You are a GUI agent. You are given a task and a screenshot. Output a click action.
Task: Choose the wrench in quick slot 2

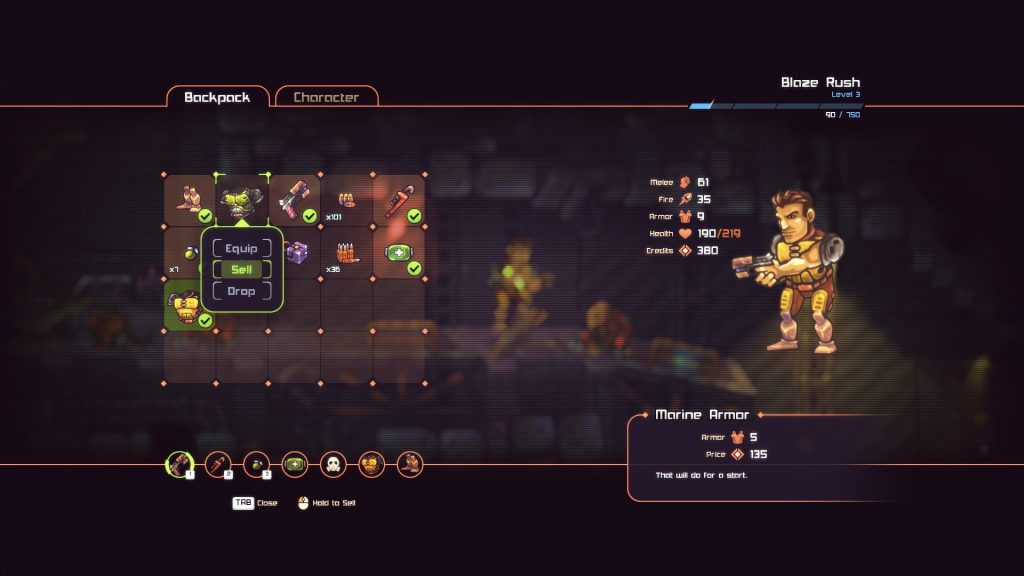[x=218, y=464]
